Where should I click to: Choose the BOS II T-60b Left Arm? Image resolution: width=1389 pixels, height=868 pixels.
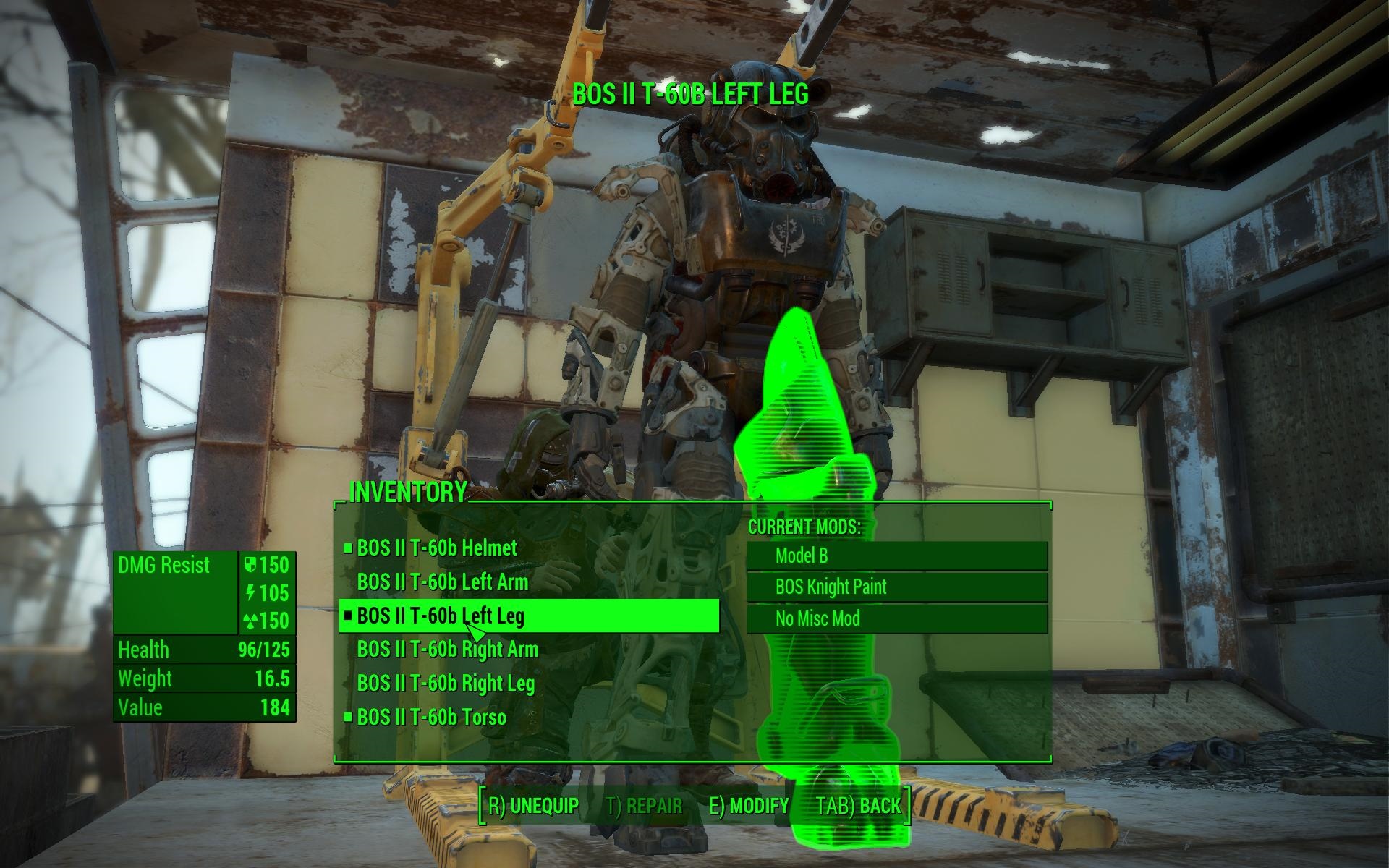[x=442, y=582]
